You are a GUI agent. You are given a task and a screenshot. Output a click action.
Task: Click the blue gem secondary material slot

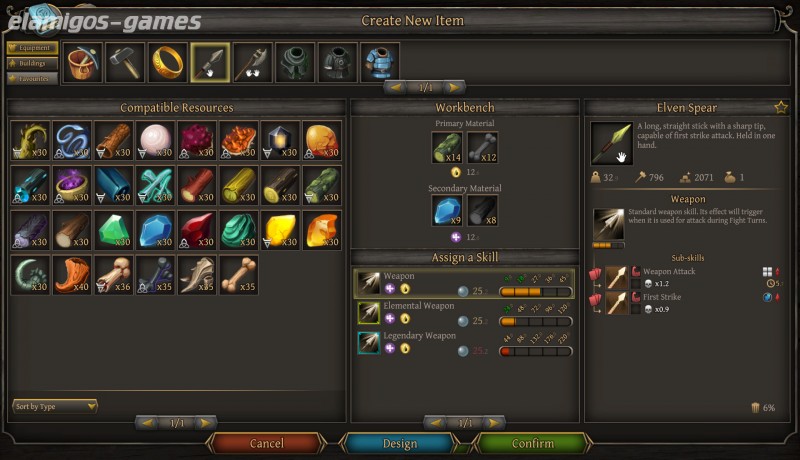(447, 211)
